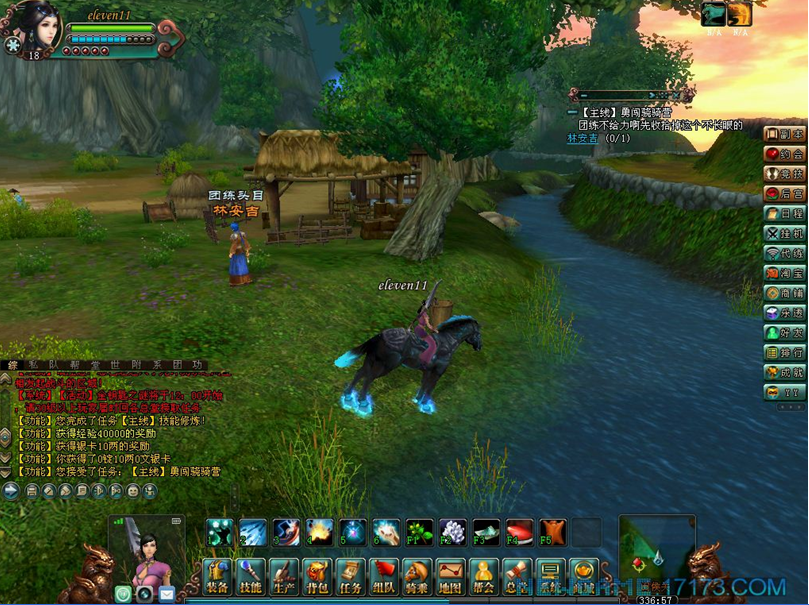Open the 商铺 shop menu
The height and width of the screenshot is (605, 809).
point(785,293)
